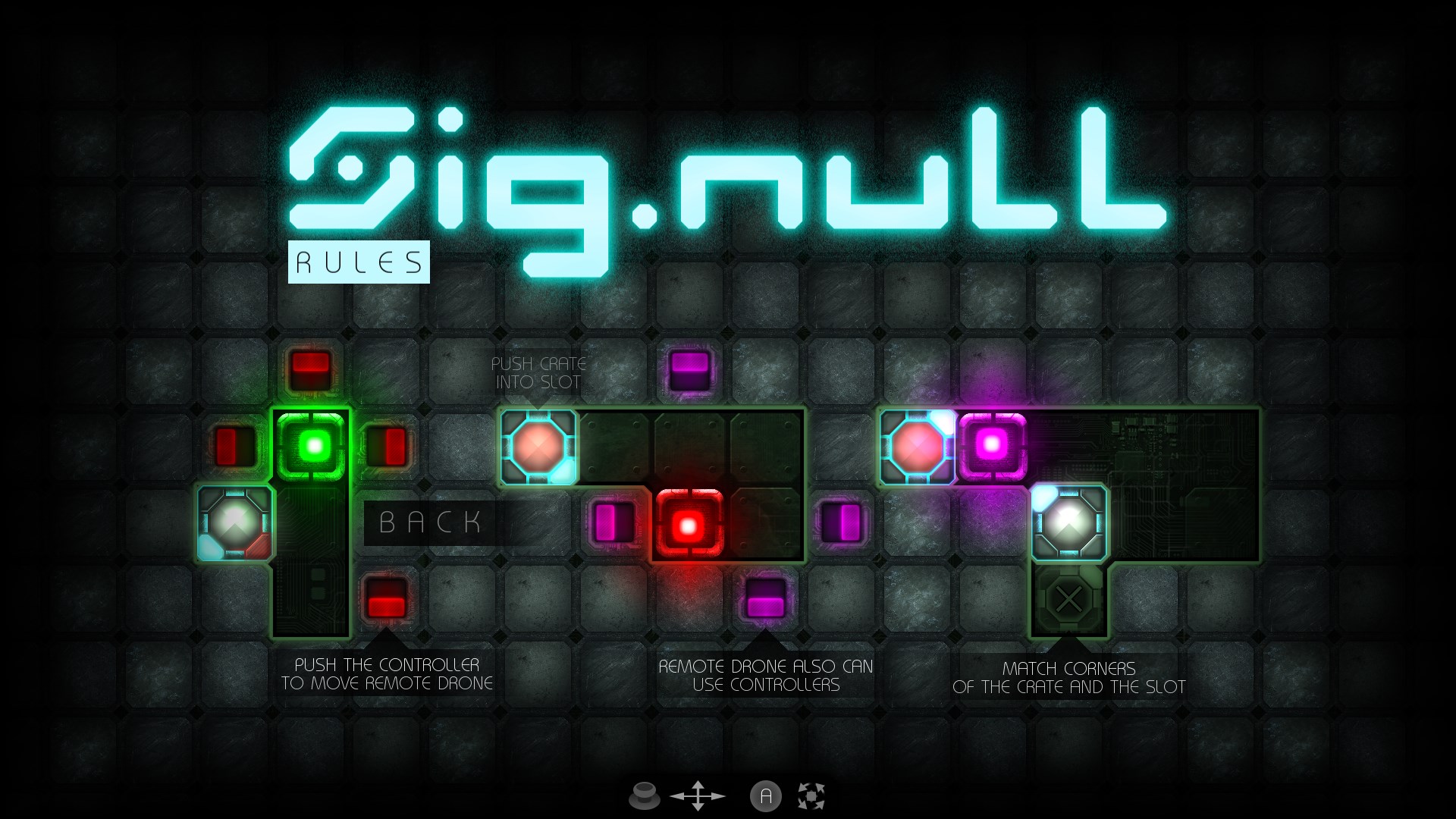The image size is (1456, 819).
Task: Click the circular rotate-arrows icon at bottom right
Action: coord(812,796)
